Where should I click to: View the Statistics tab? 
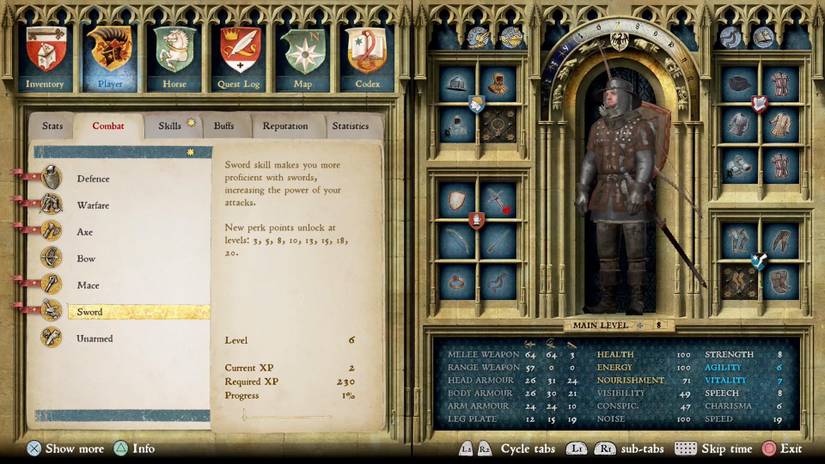click(x=350, y=126)
